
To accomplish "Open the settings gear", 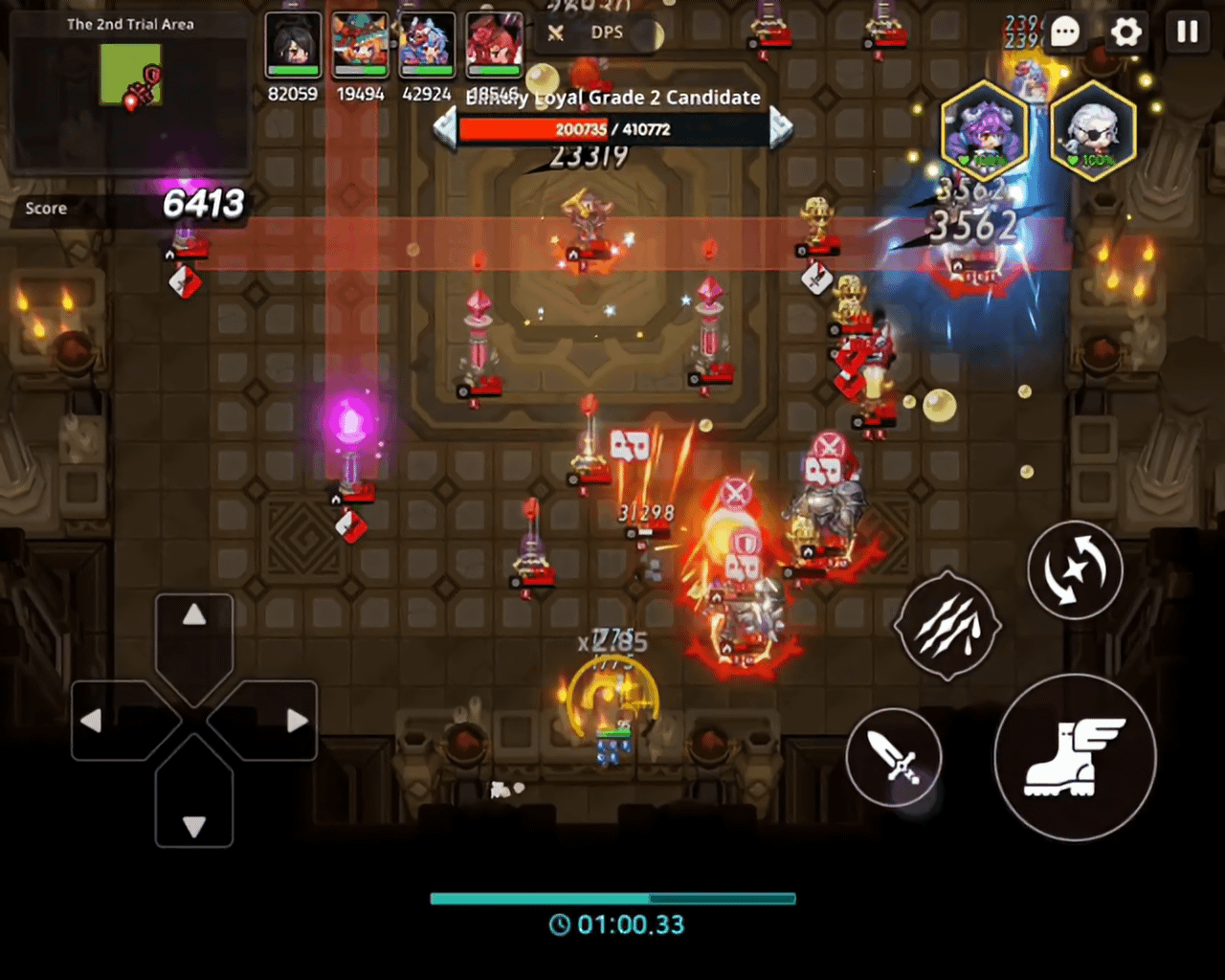I will click(1126, 33).
